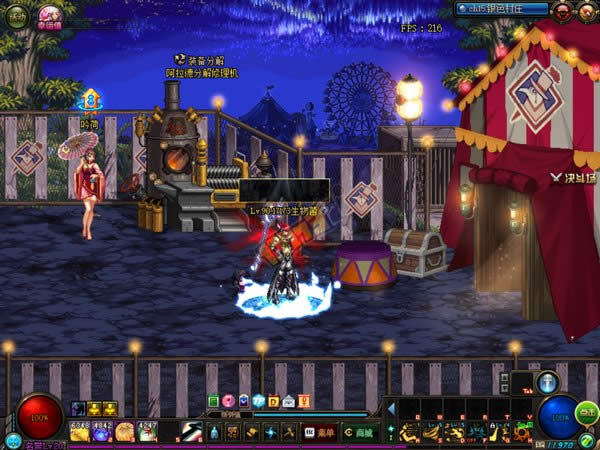Click the first golden buff icon above the hotbar
Viewport: 600px width, 450px height.
[x=94, y=409]
